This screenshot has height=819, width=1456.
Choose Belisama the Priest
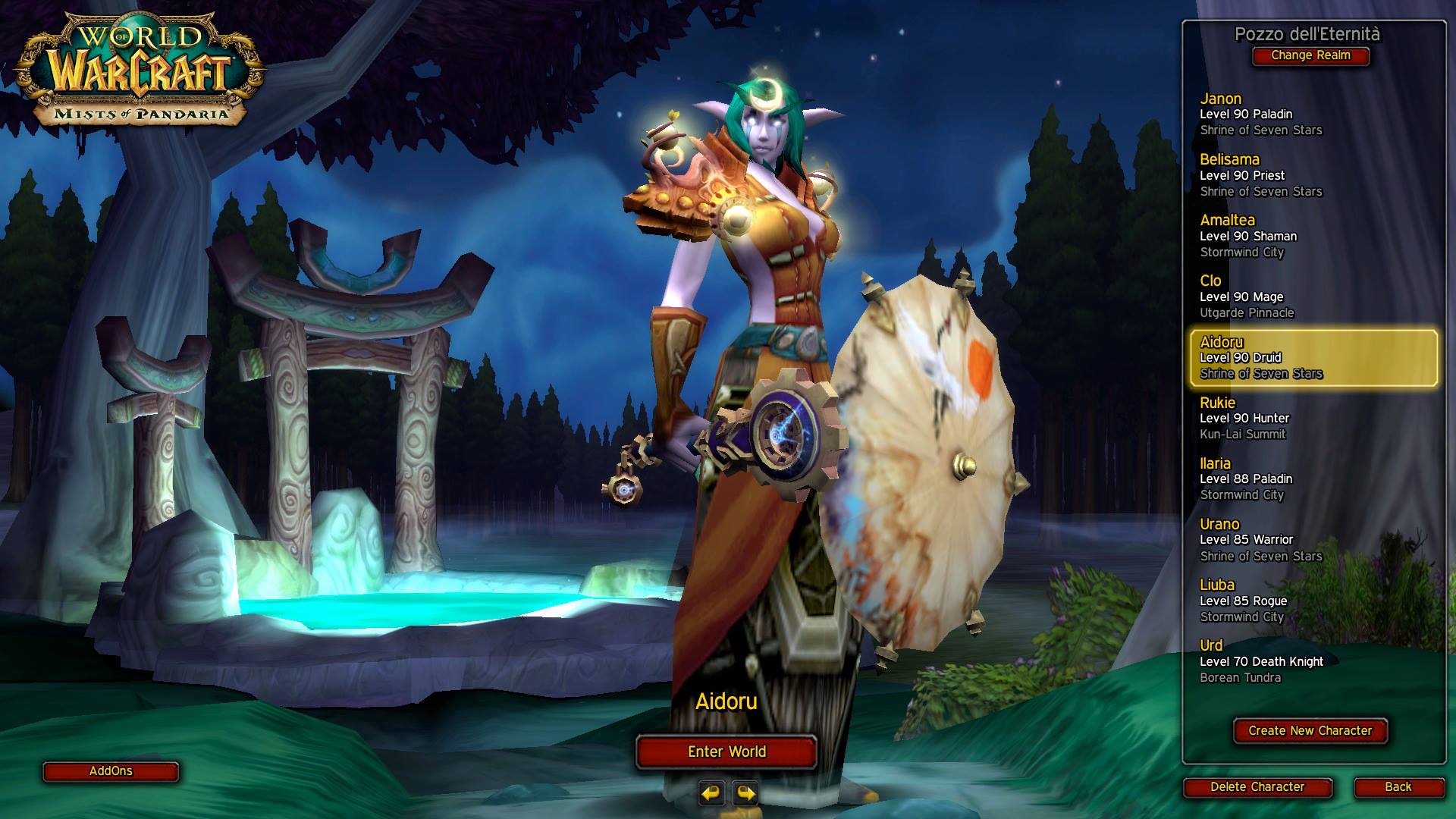pos(1313,175)
